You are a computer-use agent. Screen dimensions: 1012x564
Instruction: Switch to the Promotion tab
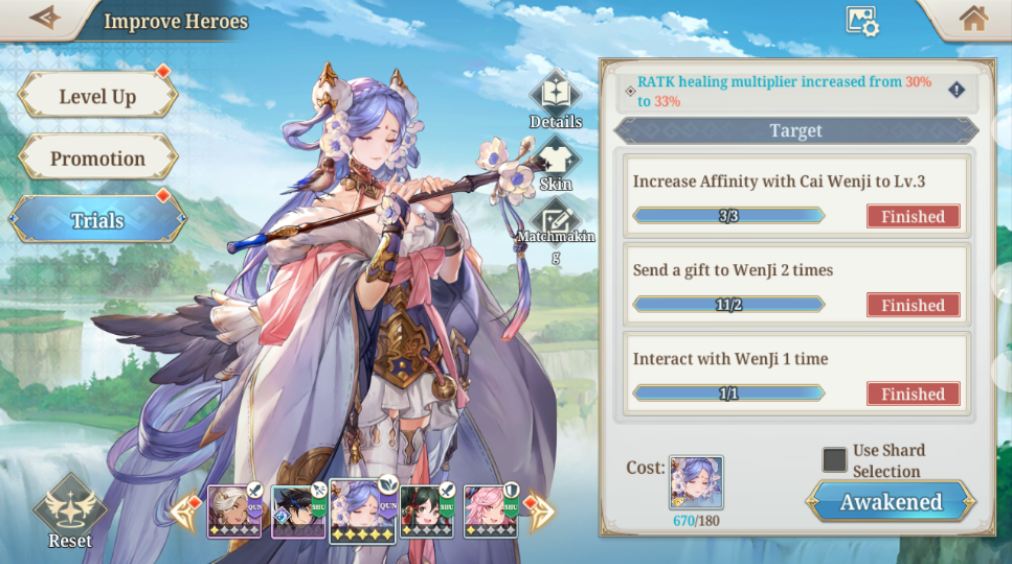97,158
